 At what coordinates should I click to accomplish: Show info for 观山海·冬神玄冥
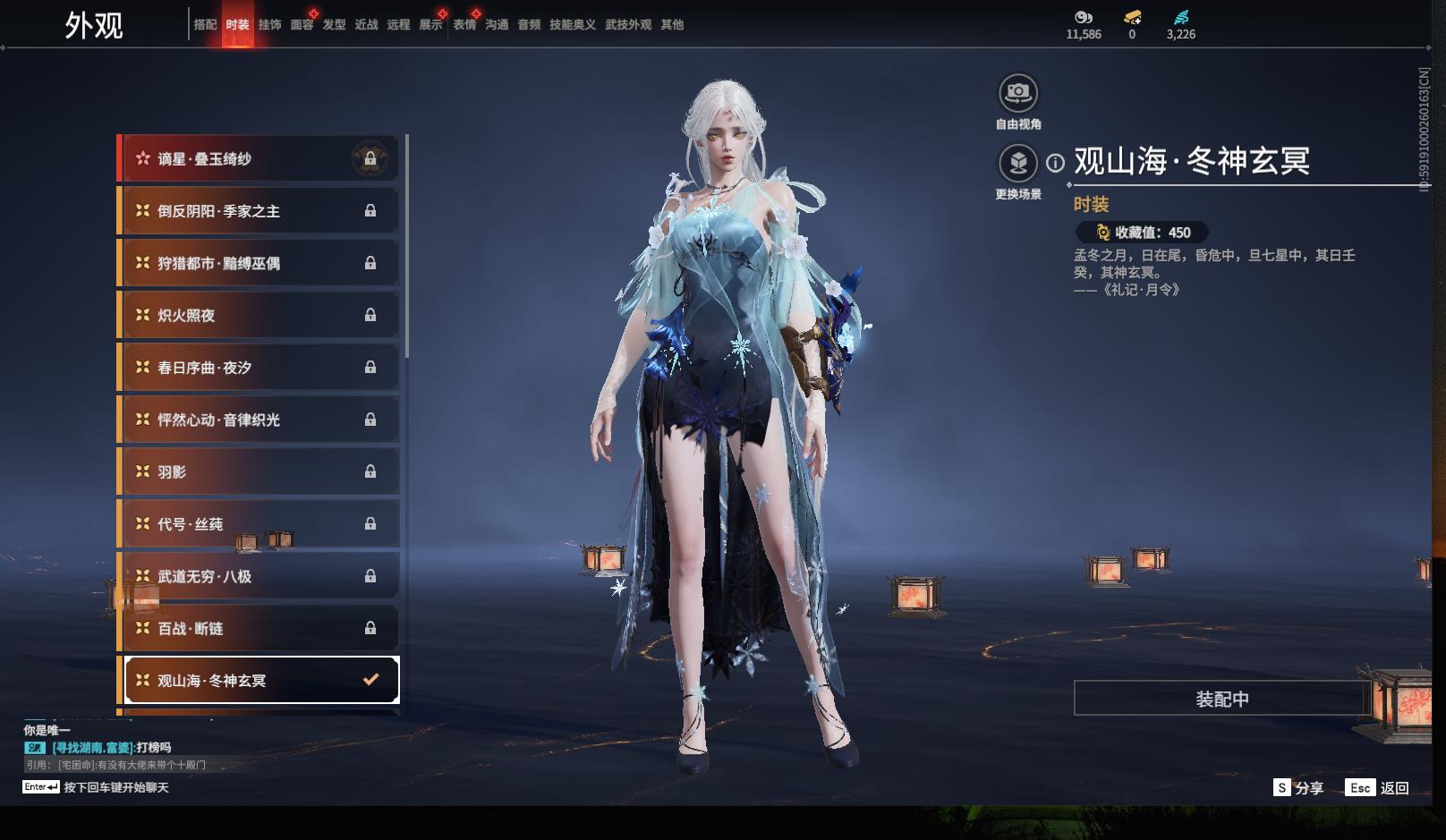click(x=1056, y=163)
